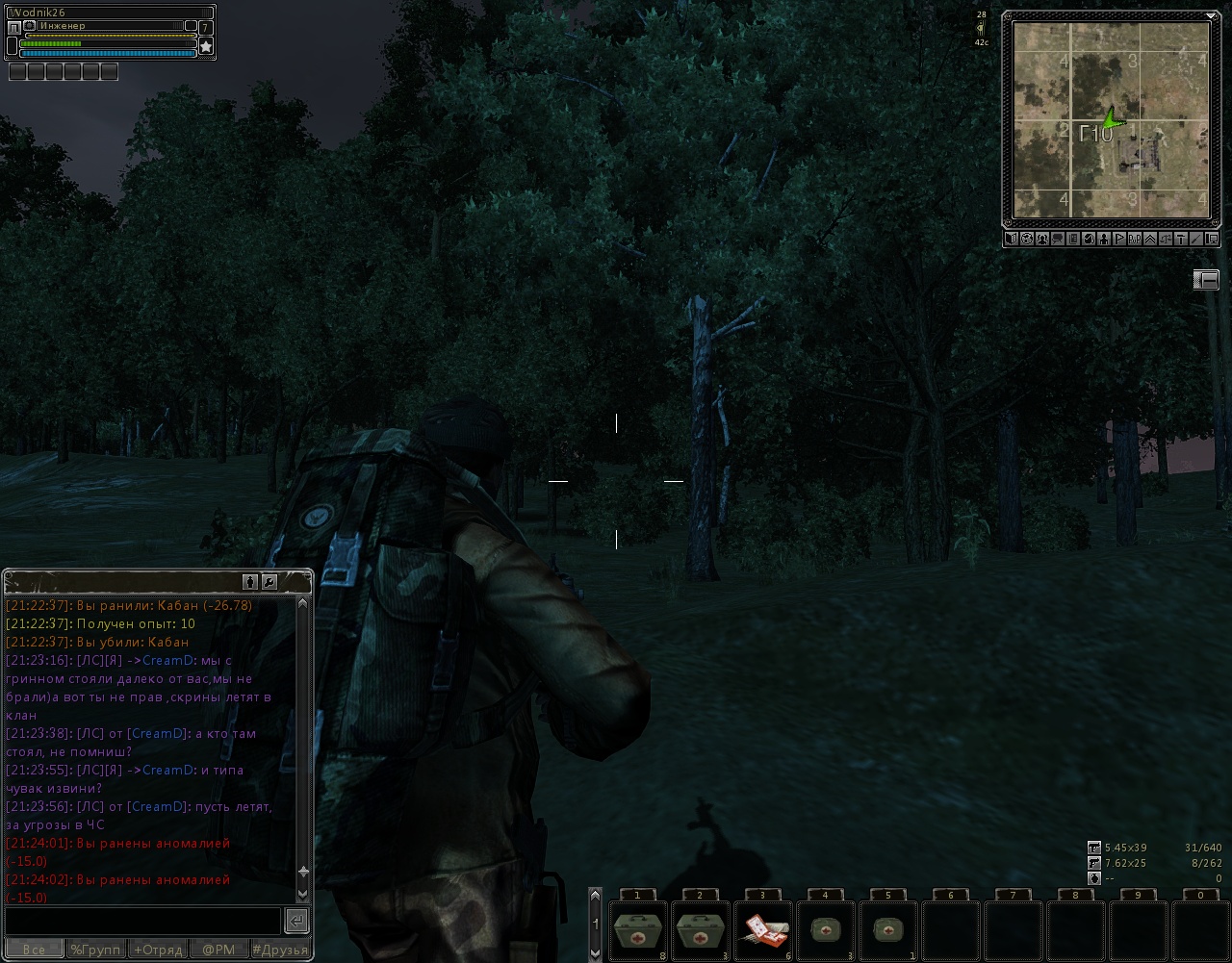
Task: Open chat settings via the wrench icon
Action: 269,582
